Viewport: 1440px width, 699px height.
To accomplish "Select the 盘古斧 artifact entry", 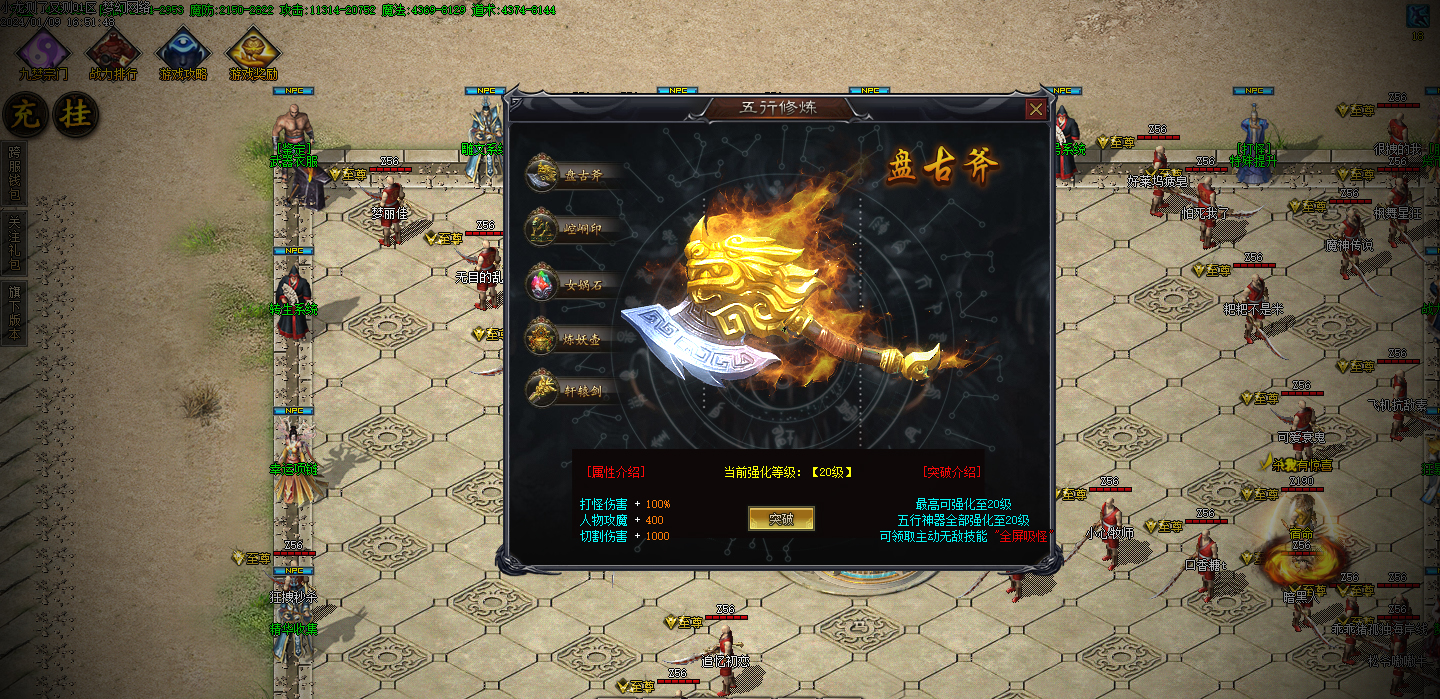I will pos(572,175).
